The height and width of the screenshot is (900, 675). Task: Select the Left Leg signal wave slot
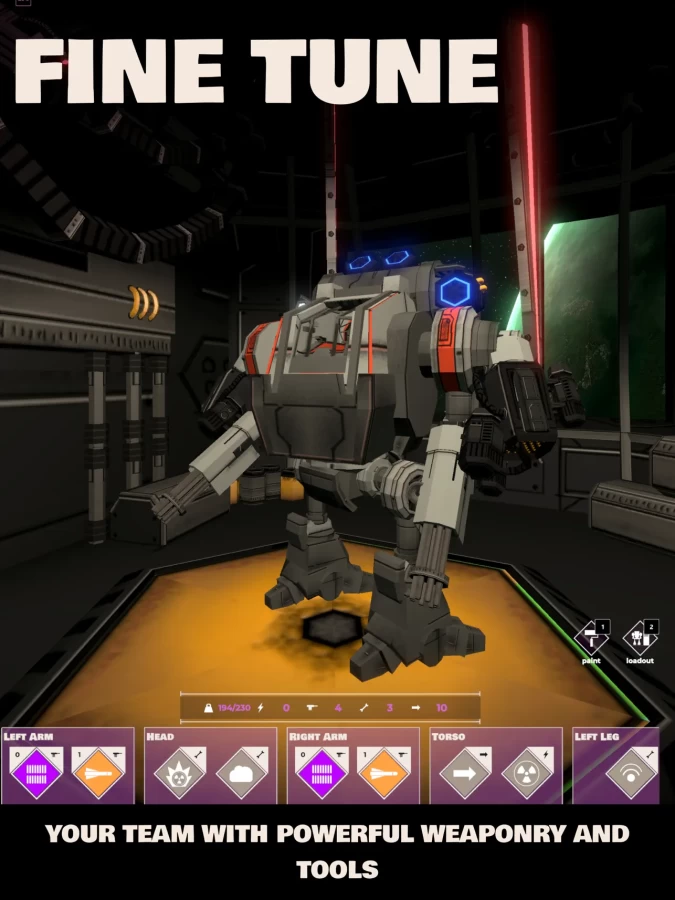tap(632, 773)
